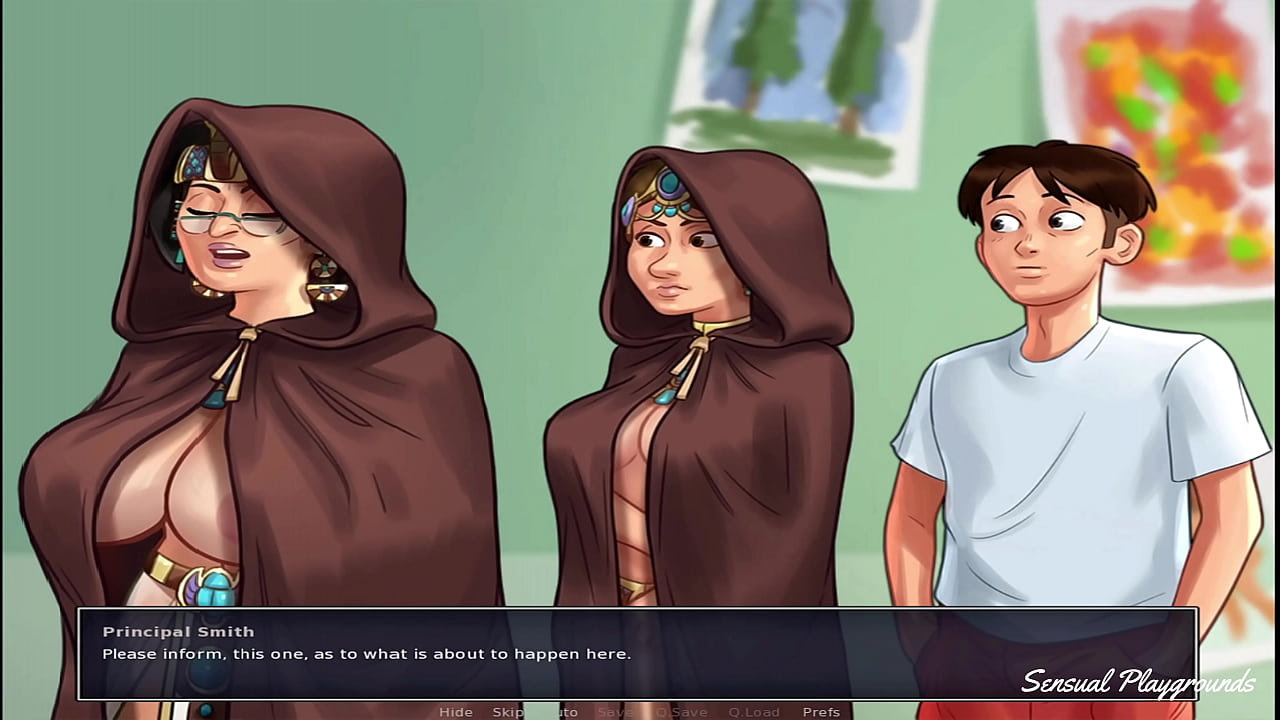This screenshot has height=720, width=1280.
Task: Skip ahead through the dialogue
Action: pos(507,712)
